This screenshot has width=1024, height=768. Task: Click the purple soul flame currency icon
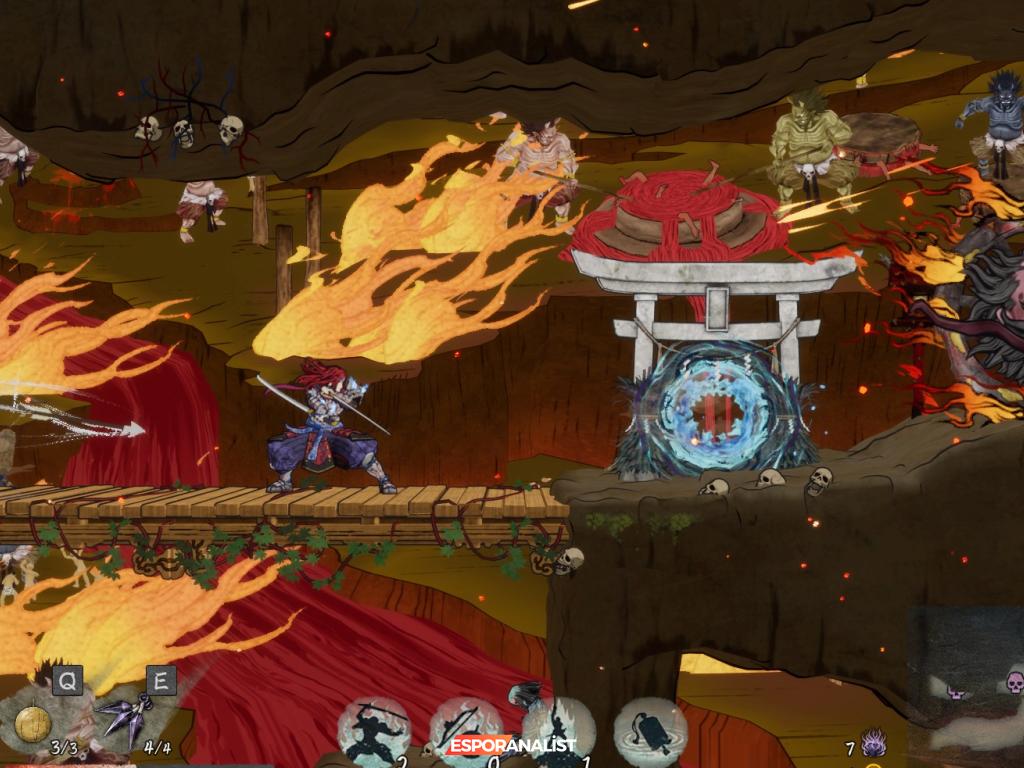873,744
